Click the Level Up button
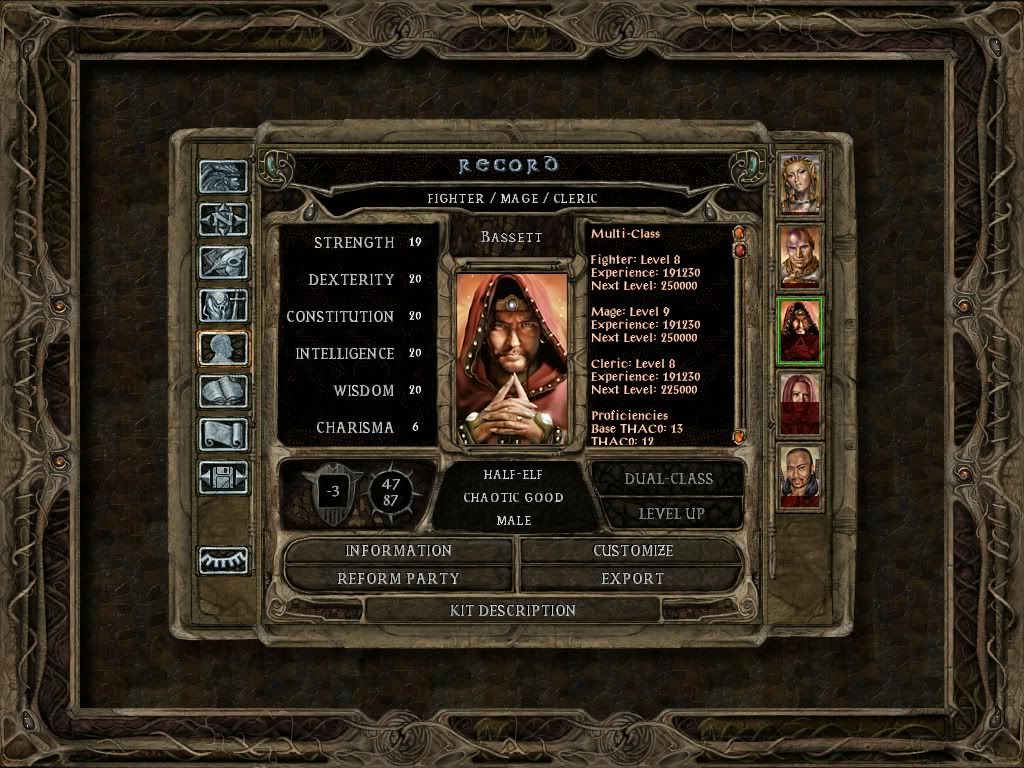Image resolution: width=1024 pixels, height=768 pixels. (668, 514)
